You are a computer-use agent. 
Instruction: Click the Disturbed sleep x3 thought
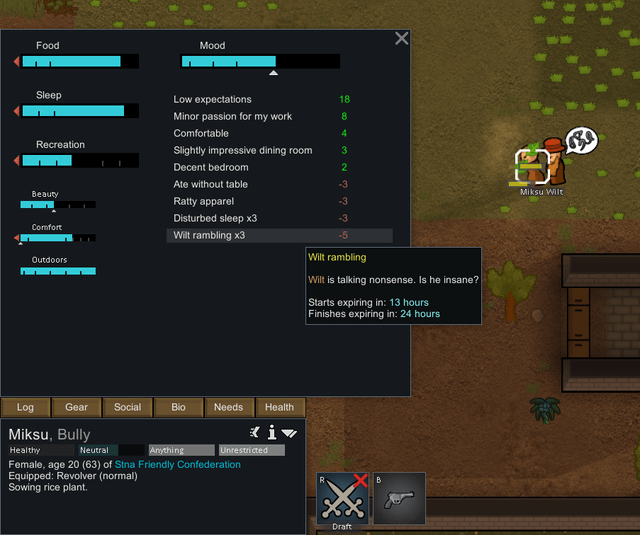coord(262,218)
